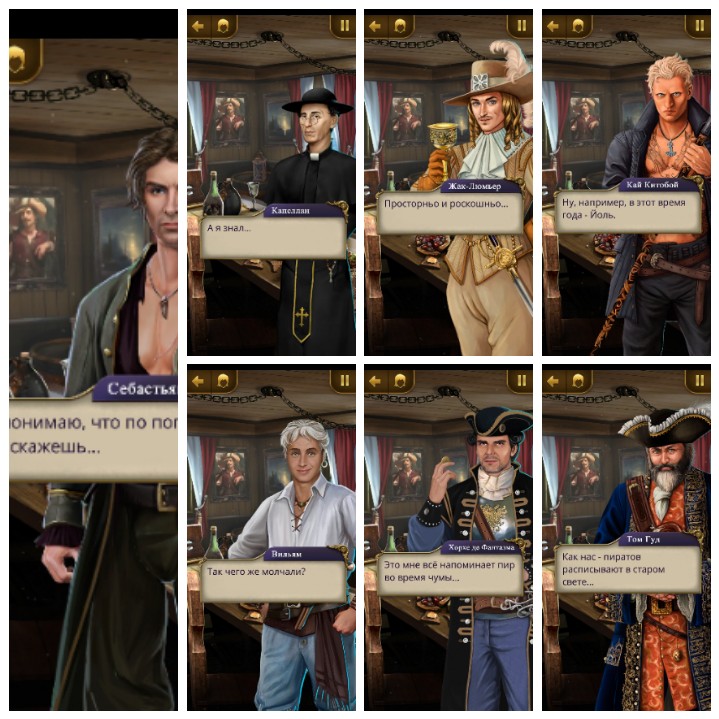Go back using arrow in Жак-Люмьер screenshot
Image resolution: width=719 pixels, height=719 pixels.
376,26
